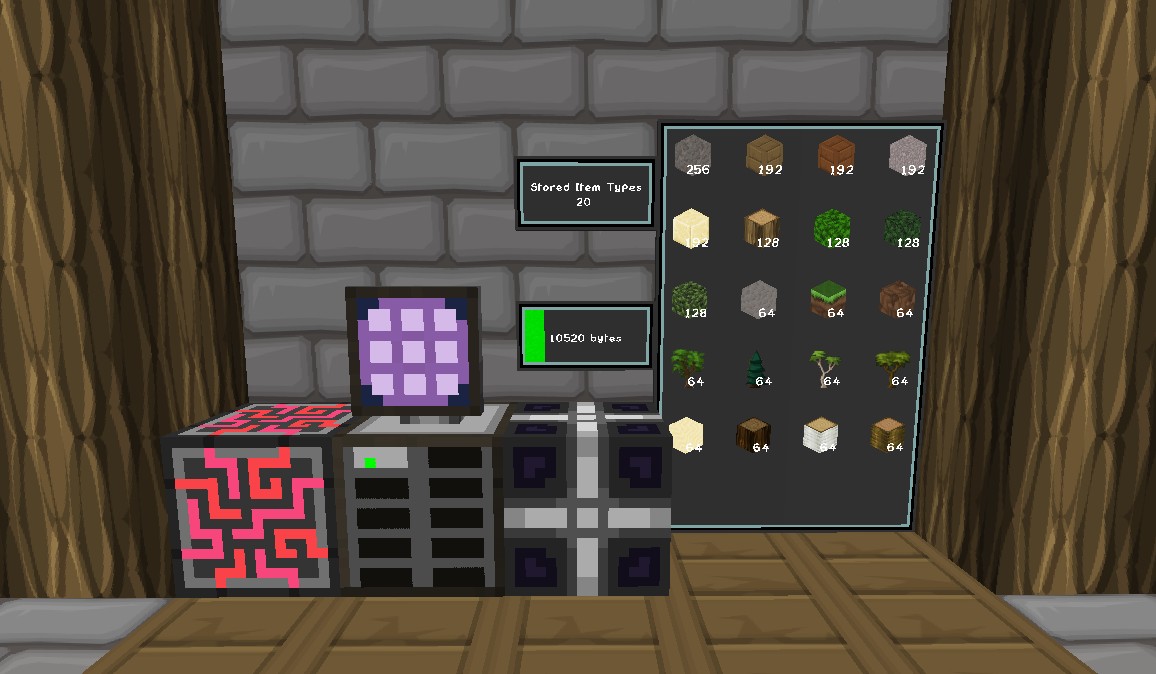This screenshot has width=1156, height=674.
Task: Take the bright green leaves stack
Action: click(x=831, y=227)
